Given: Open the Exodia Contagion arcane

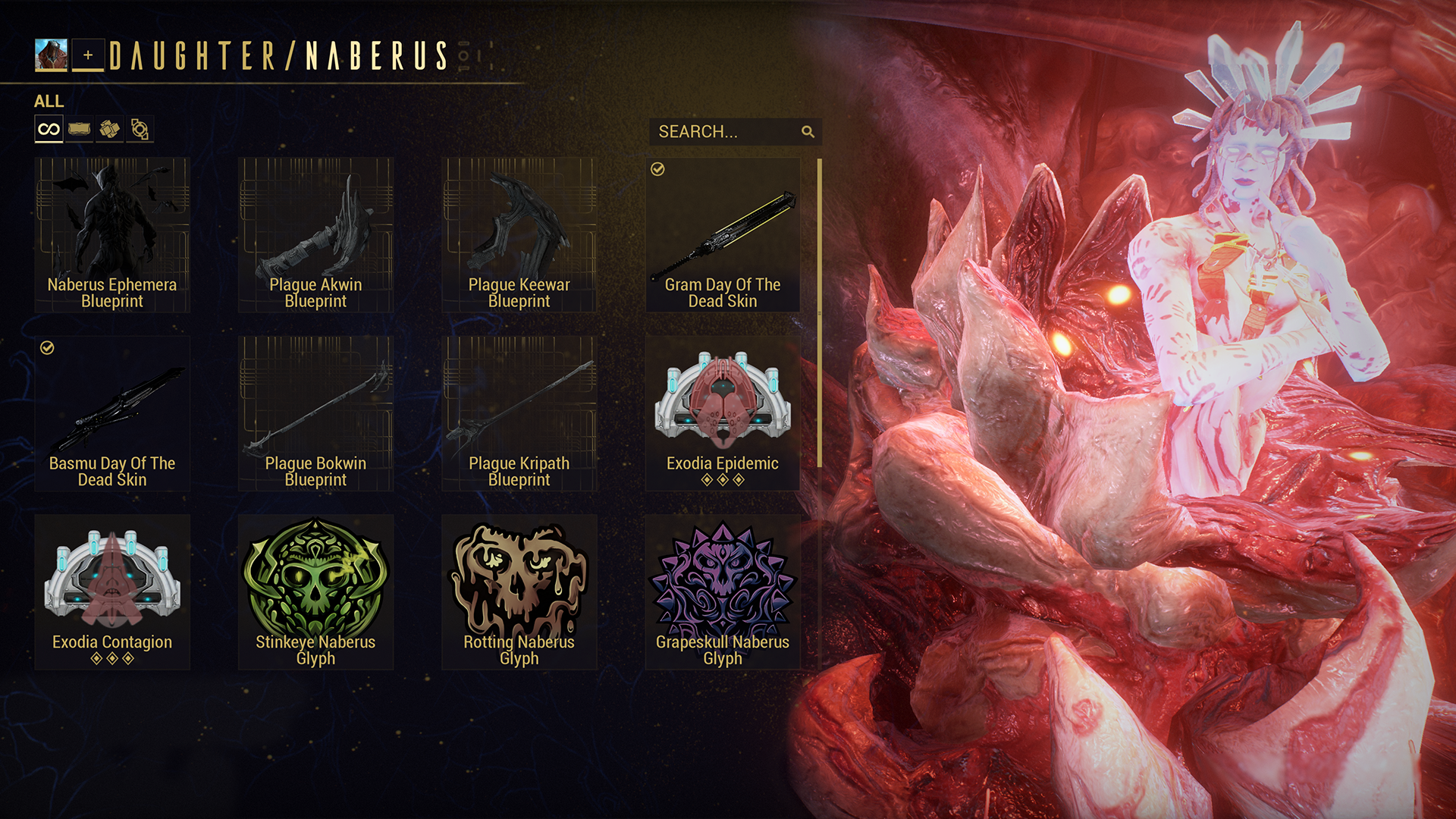Looking at the screenshot, I should 112,592.
